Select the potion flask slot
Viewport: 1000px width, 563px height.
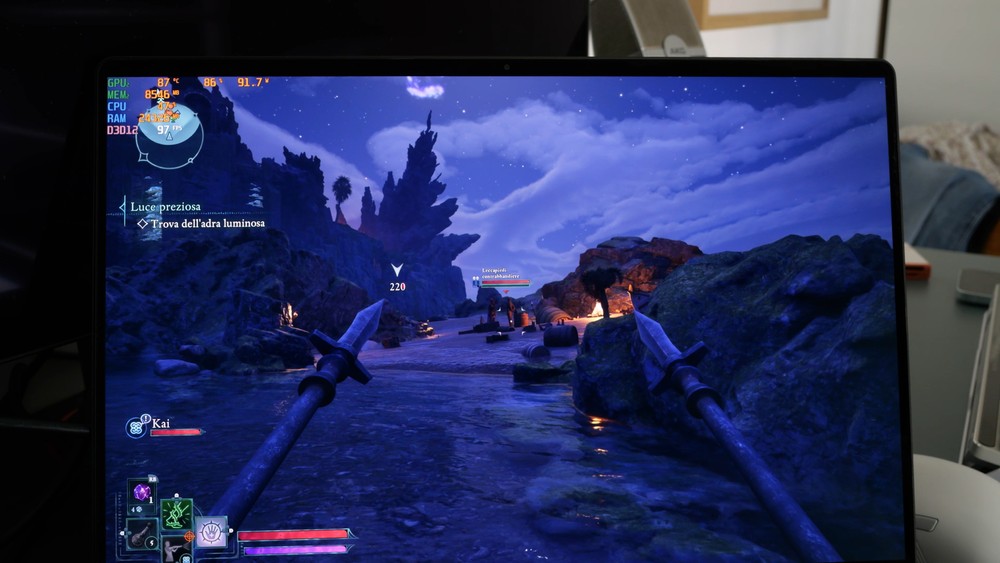142,533
